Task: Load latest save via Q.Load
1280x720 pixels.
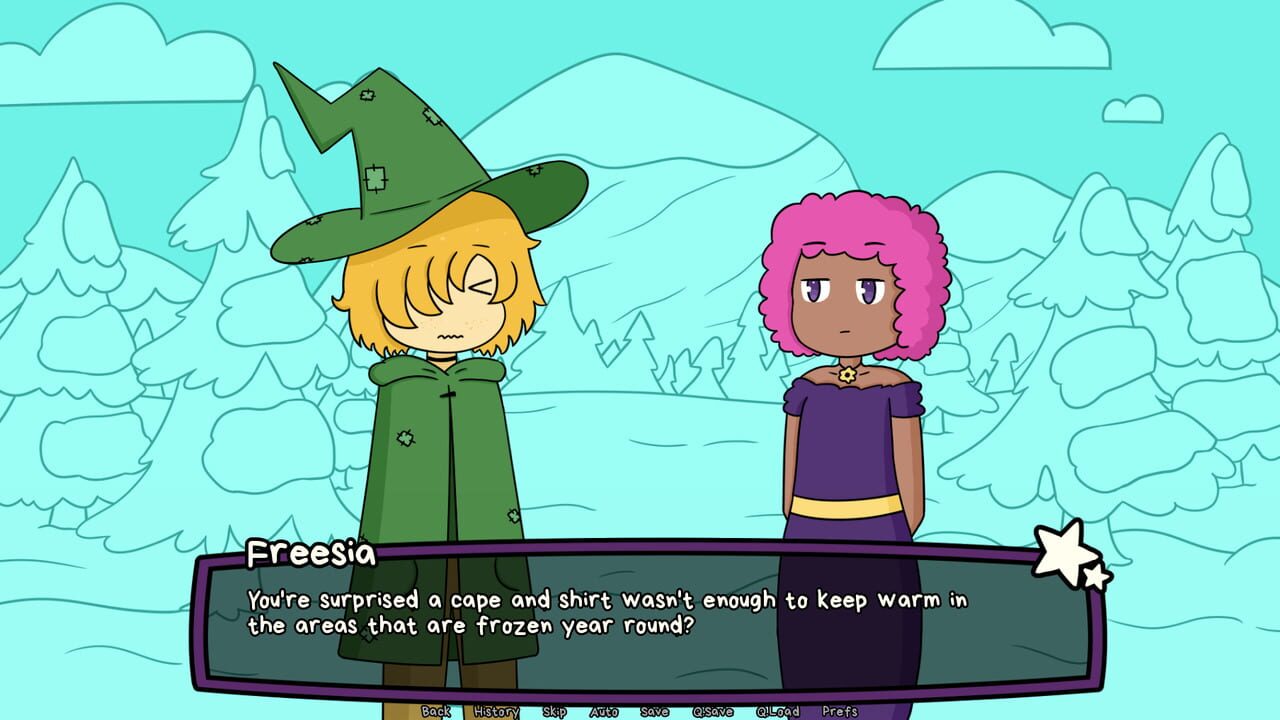Action: click(x=778, y=712)
